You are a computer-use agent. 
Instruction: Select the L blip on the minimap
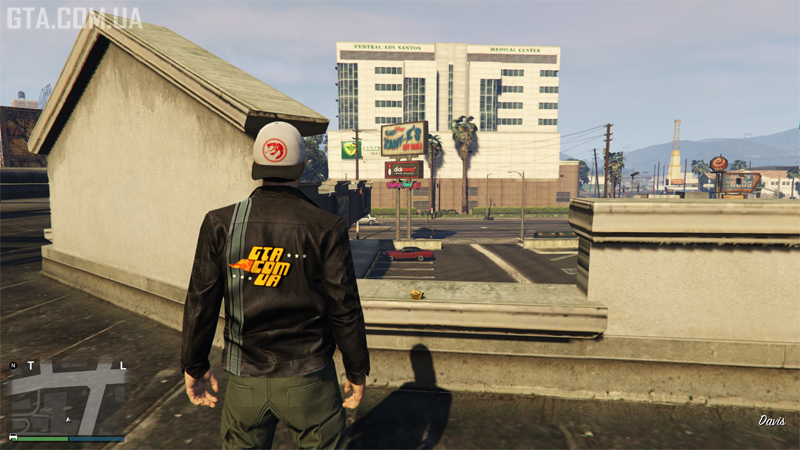122,365
